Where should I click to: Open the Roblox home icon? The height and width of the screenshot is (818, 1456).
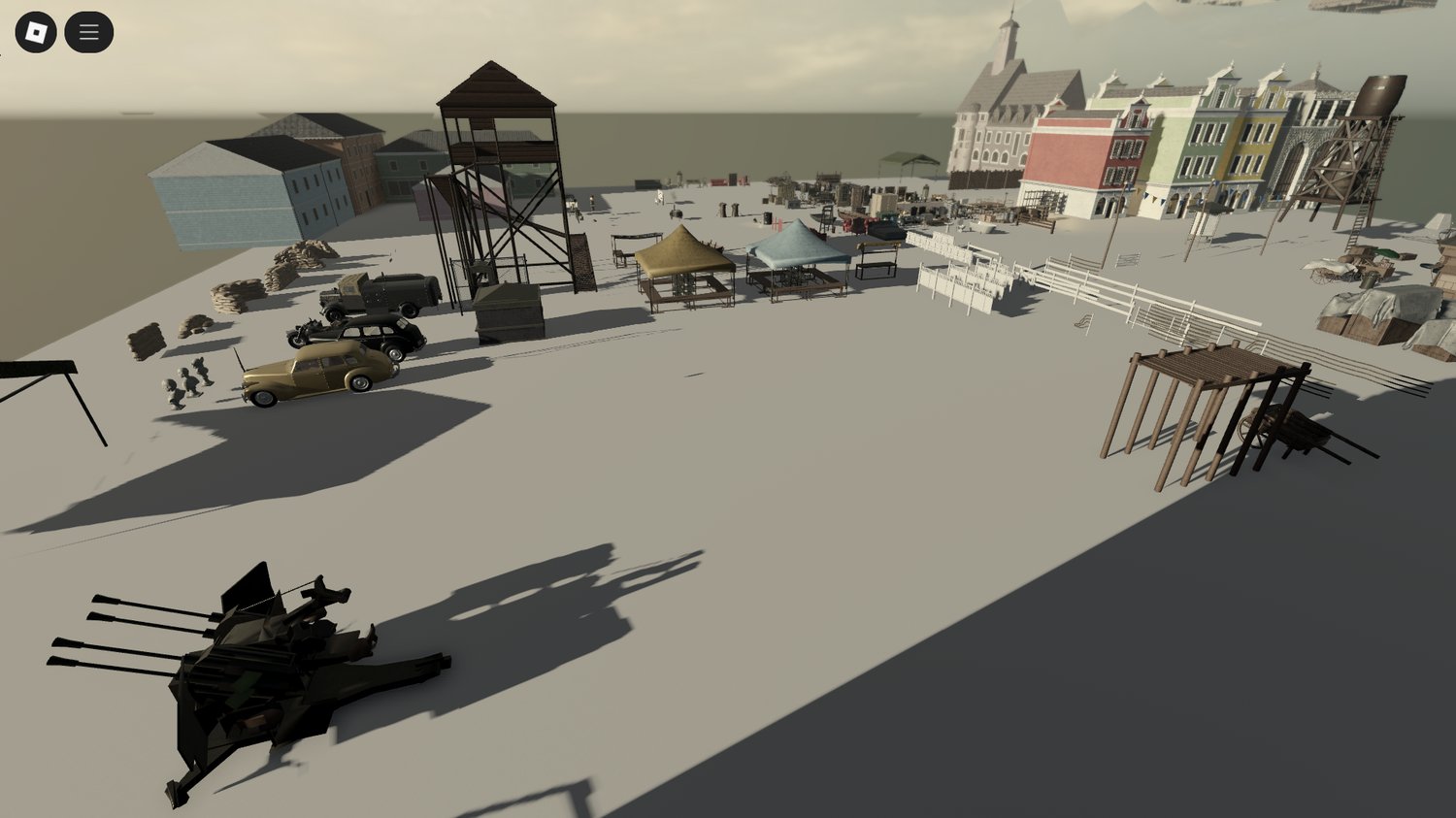click(35, 30)
